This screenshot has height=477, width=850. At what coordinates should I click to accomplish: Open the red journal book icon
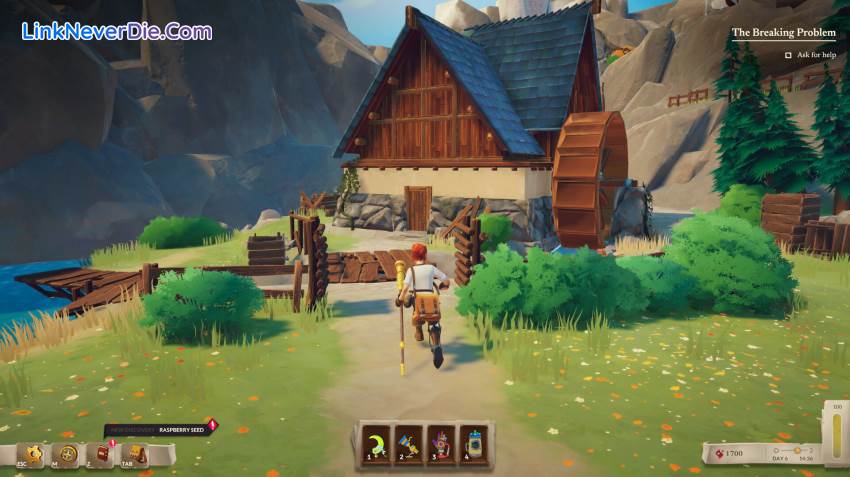(102, 454)
